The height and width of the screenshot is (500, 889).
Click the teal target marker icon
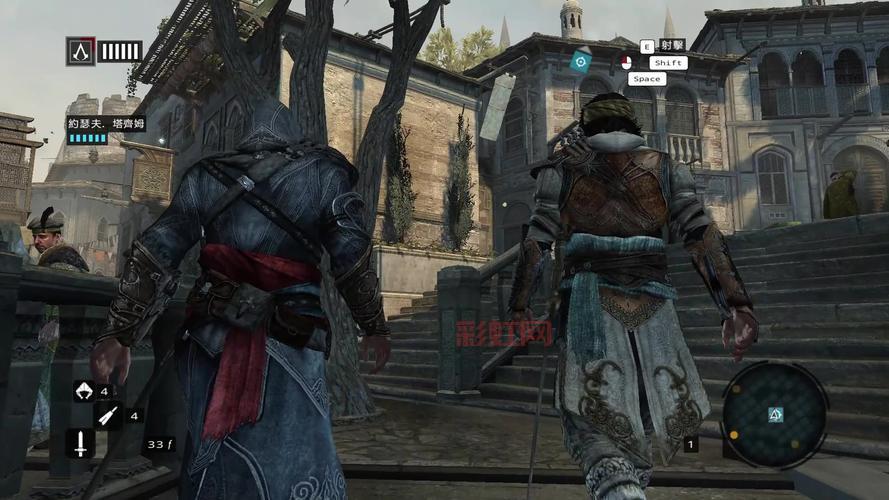[581, 62]
